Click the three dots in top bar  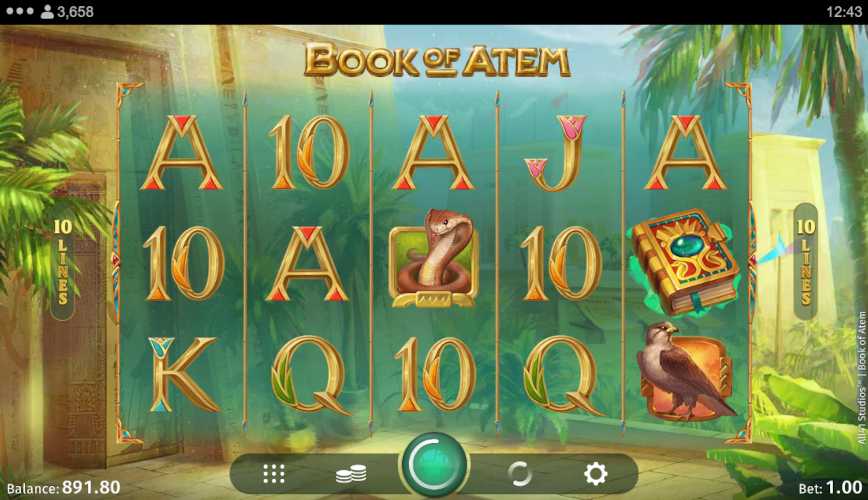(x=20, y=12)
